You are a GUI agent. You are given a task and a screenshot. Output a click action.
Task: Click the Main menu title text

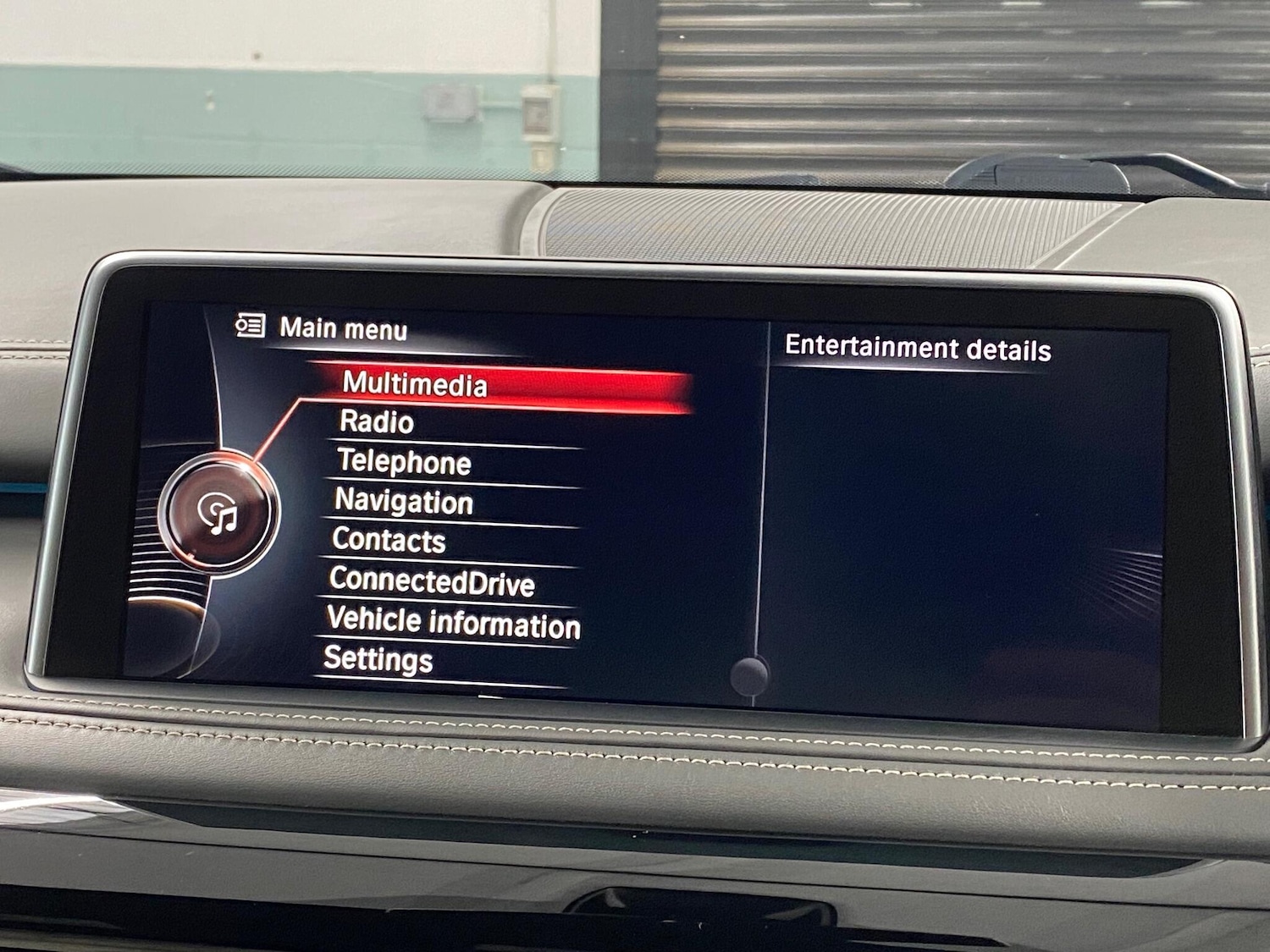(x=345, y=327)
